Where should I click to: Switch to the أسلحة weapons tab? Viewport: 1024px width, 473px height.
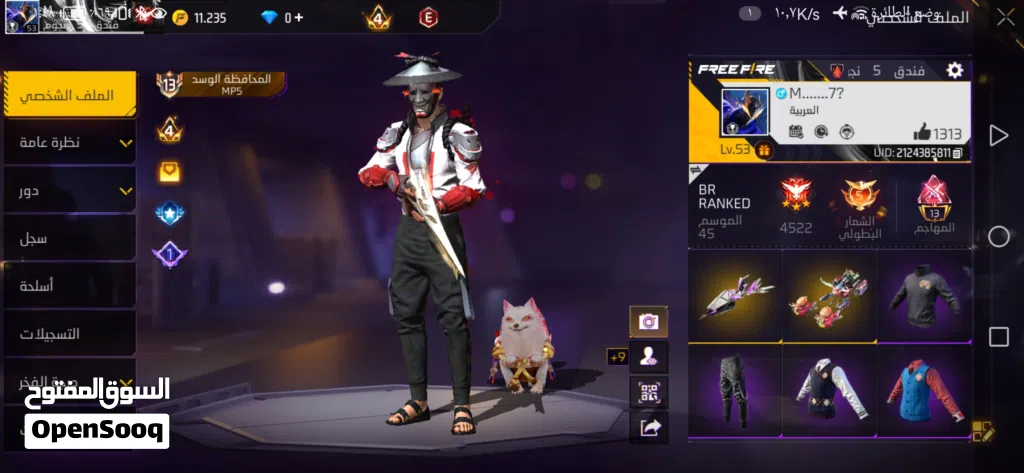70,286
